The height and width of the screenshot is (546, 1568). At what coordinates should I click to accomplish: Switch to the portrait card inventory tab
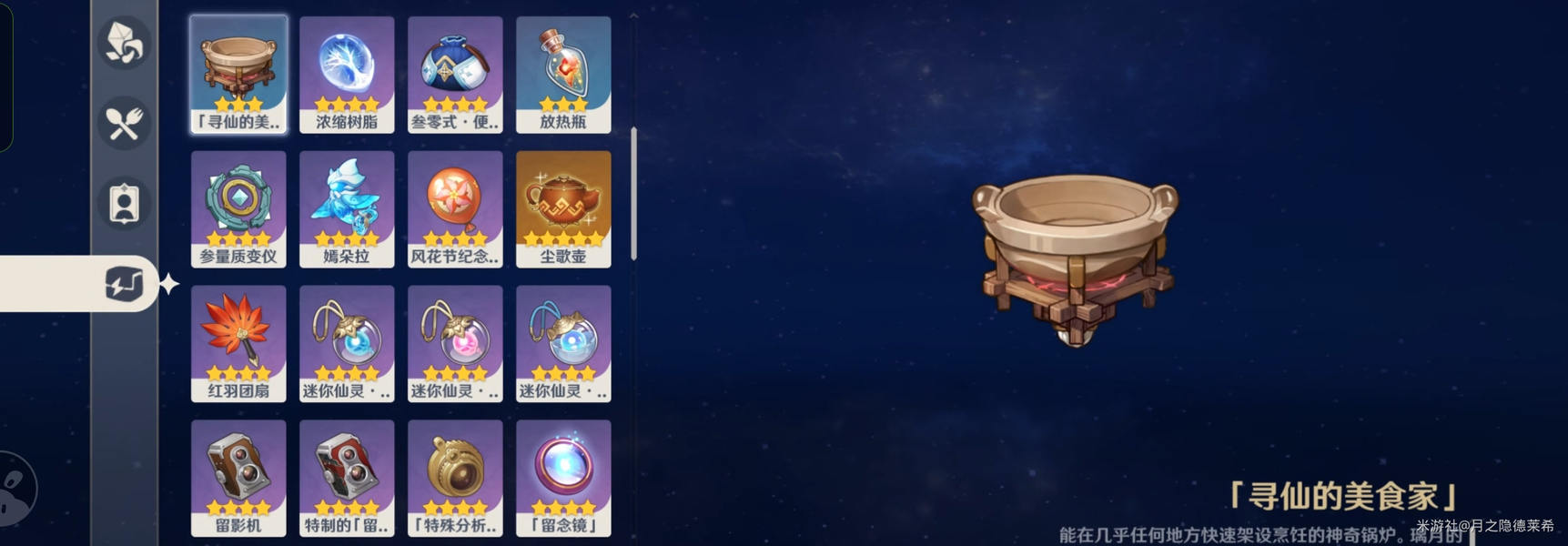click(124, 204)
